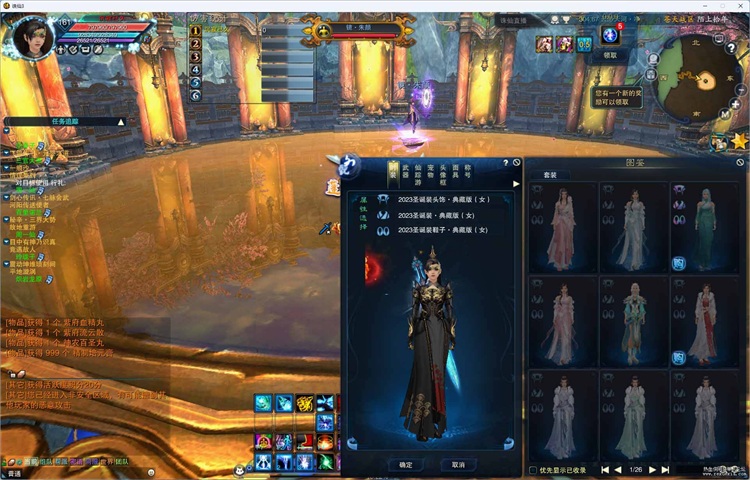Close the game window
750x480 pixels.
point(740,6)
